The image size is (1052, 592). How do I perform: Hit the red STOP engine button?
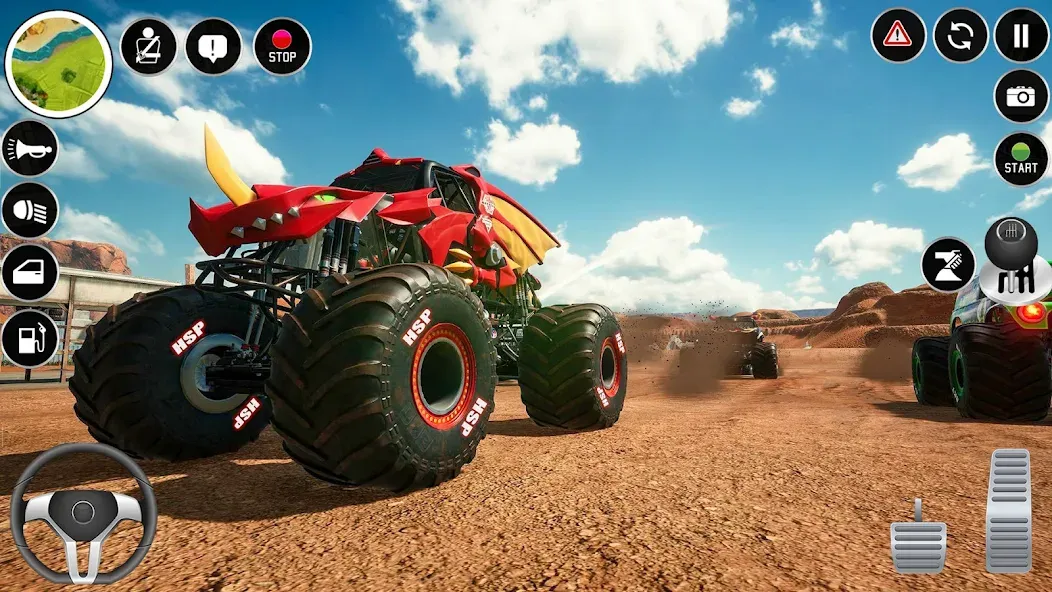282,47
